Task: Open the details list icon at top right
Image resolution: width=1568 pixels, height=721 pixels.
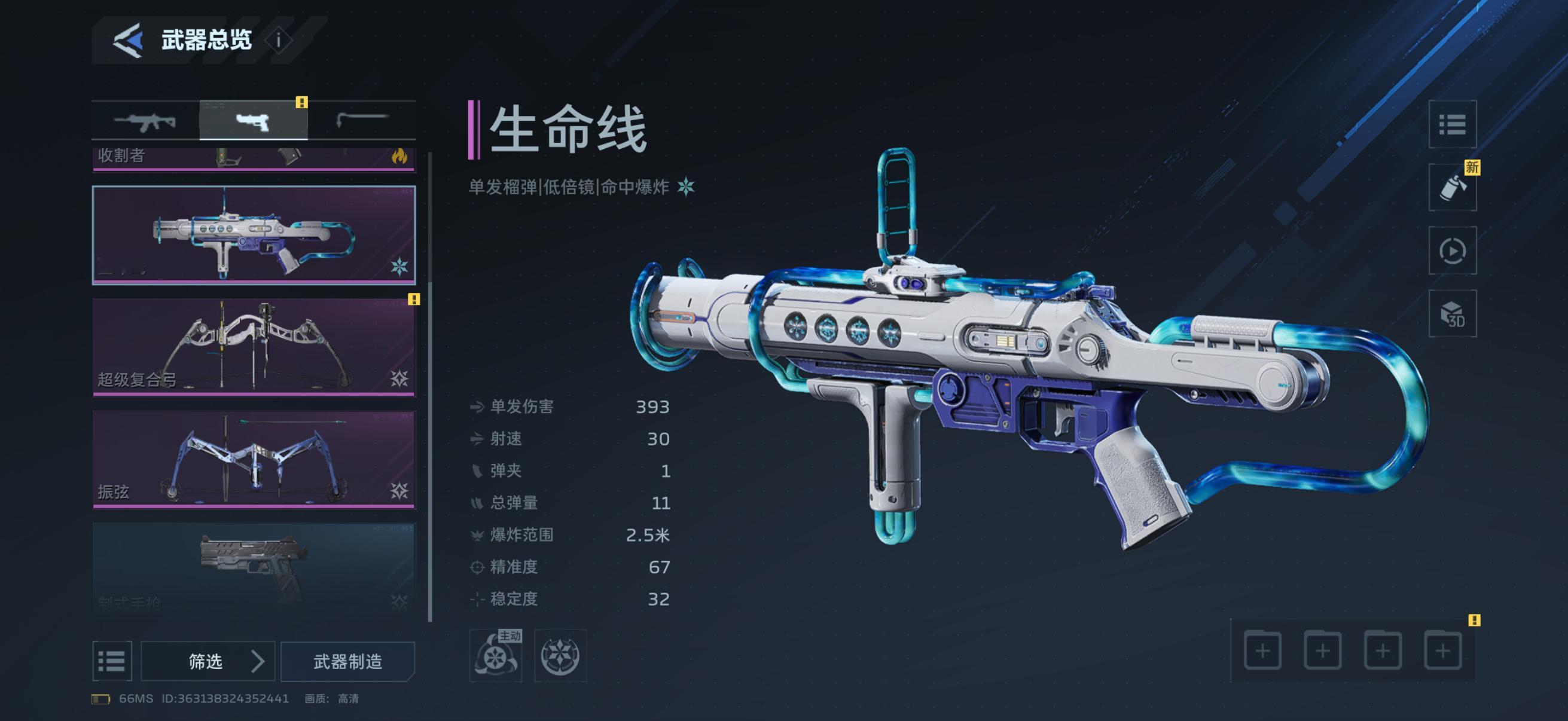Action: coord(1452,125)
